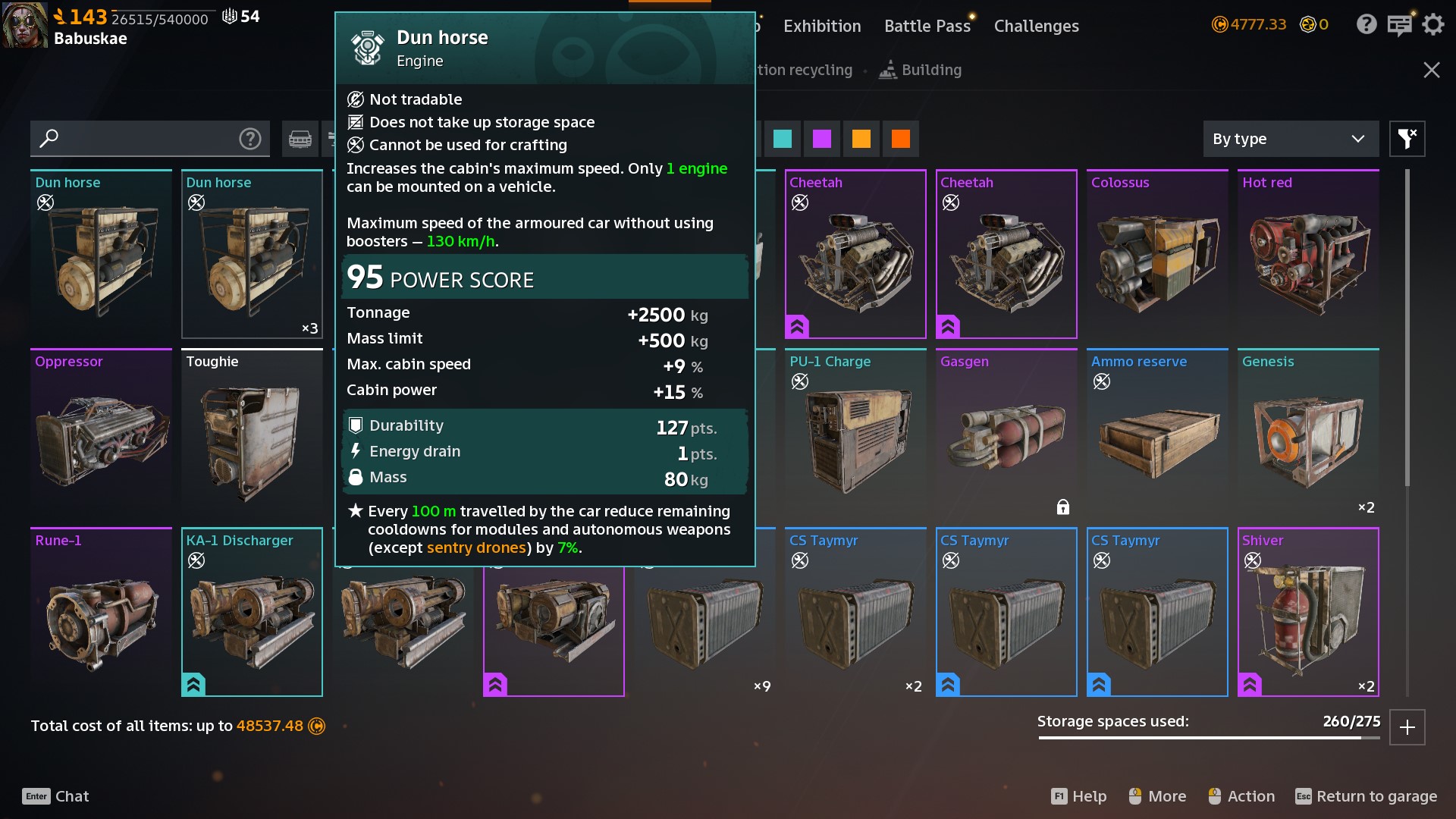1456x819 pixels.
Task: Open the Building section
Action: [x=921, y=70]
